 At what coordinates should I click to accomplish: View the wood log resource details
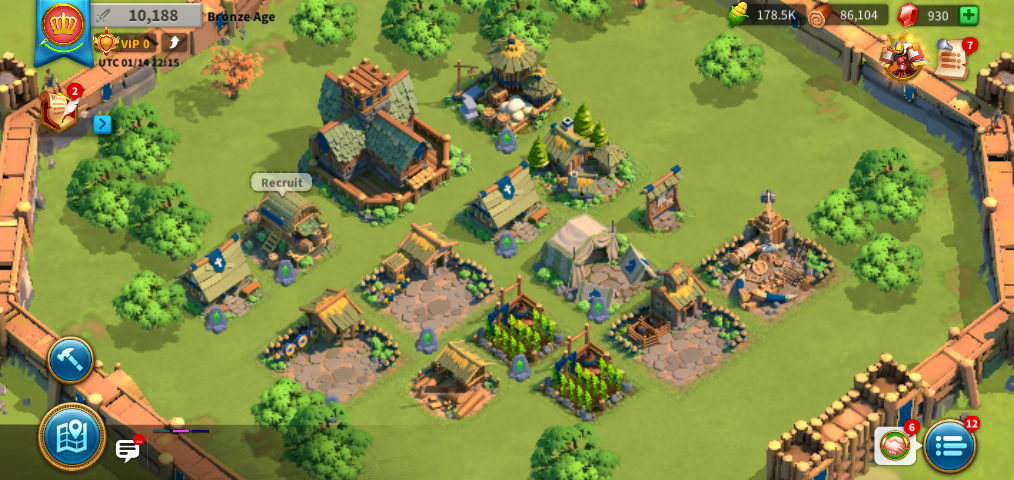click(846, 15)
